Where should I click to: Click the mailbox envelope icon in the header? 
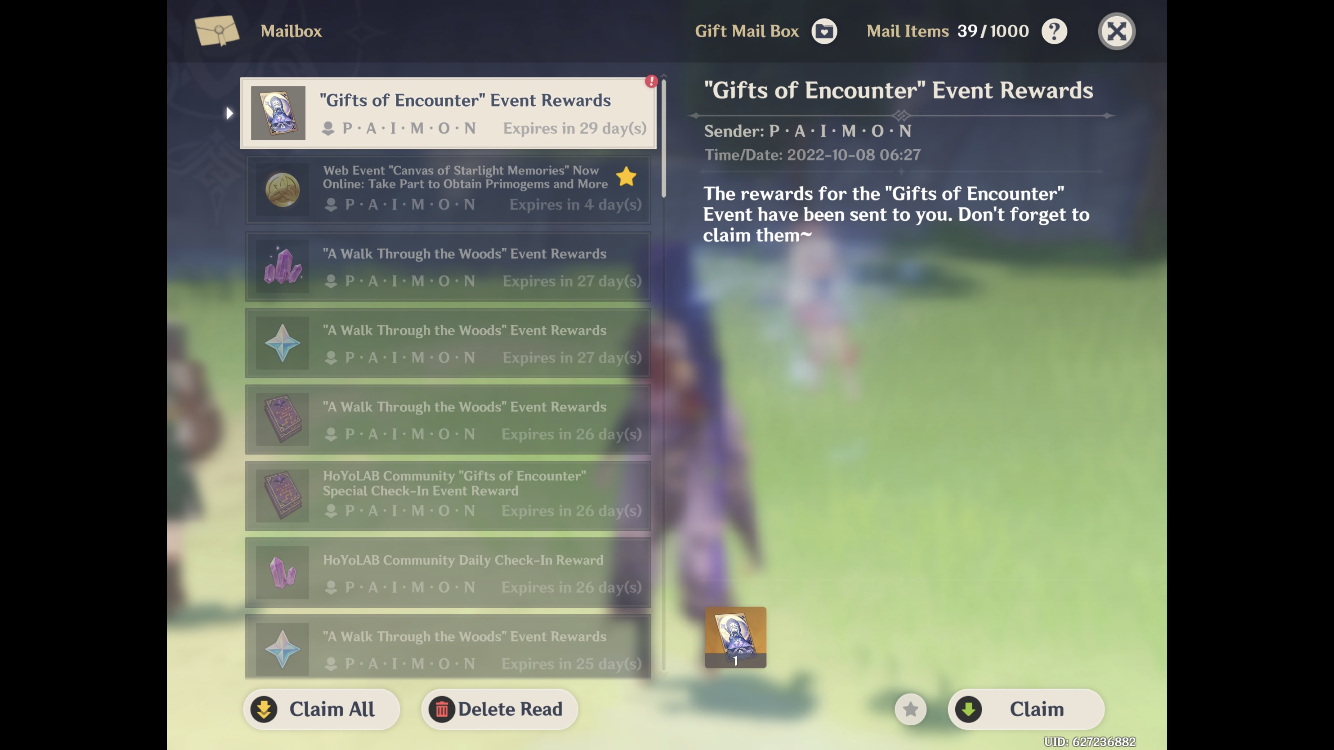point(218,29)
